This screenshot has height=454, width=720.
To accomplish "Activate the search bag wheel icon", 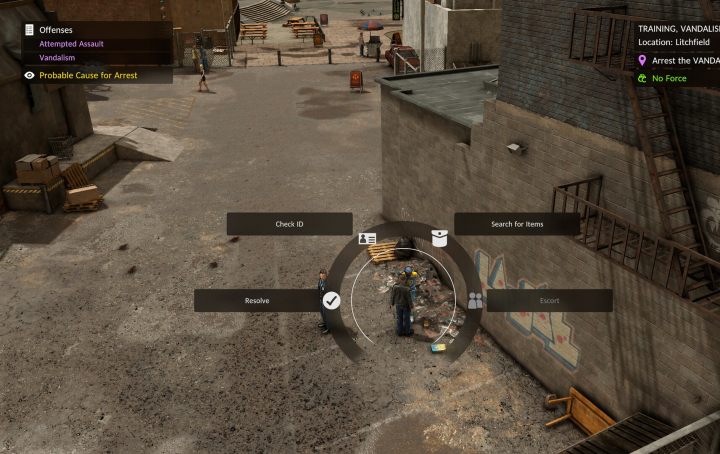I will [x=439, y=238].
